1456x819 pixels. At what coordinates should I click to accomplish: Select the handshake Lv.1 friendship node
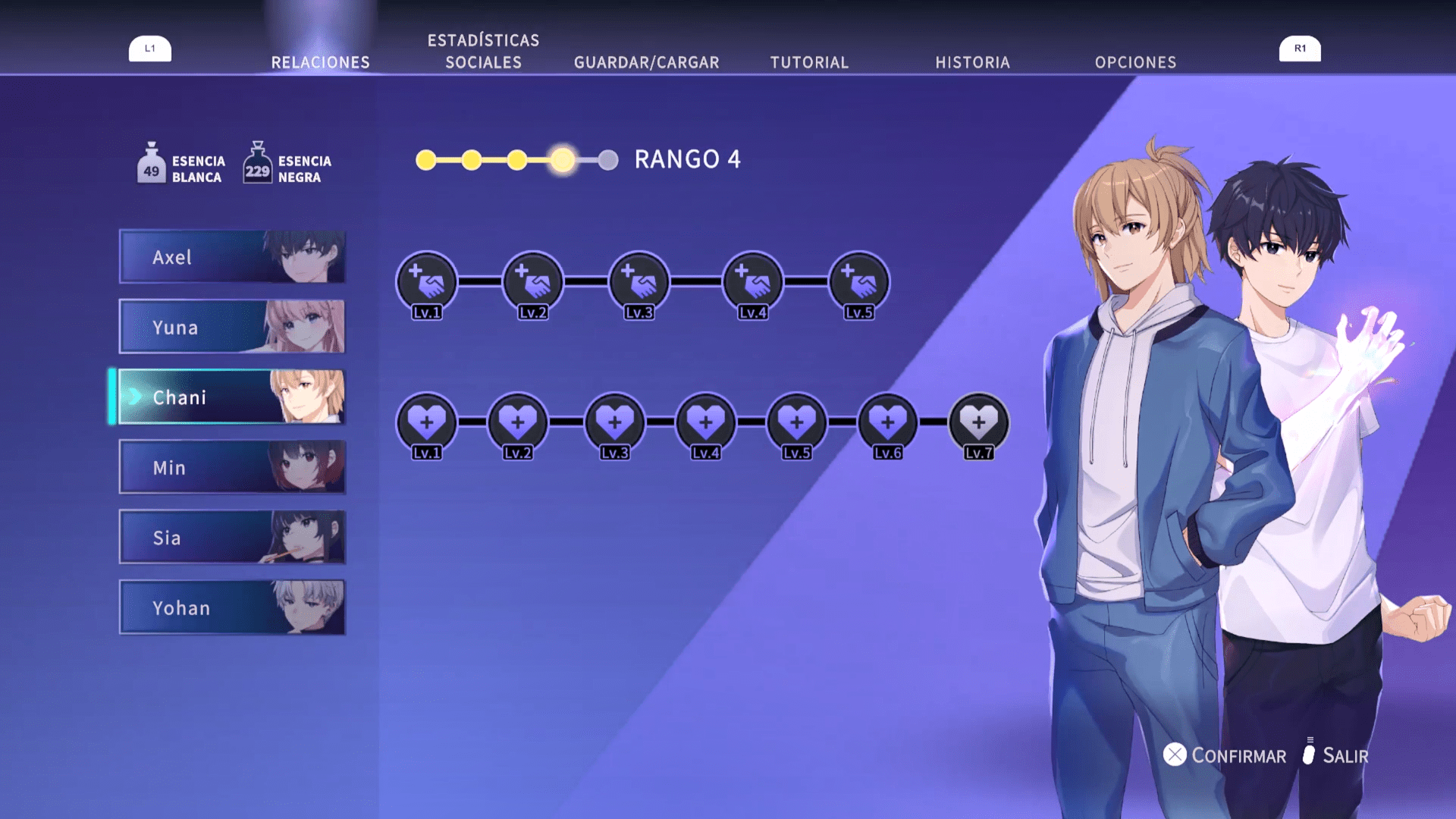pos(427,282)
